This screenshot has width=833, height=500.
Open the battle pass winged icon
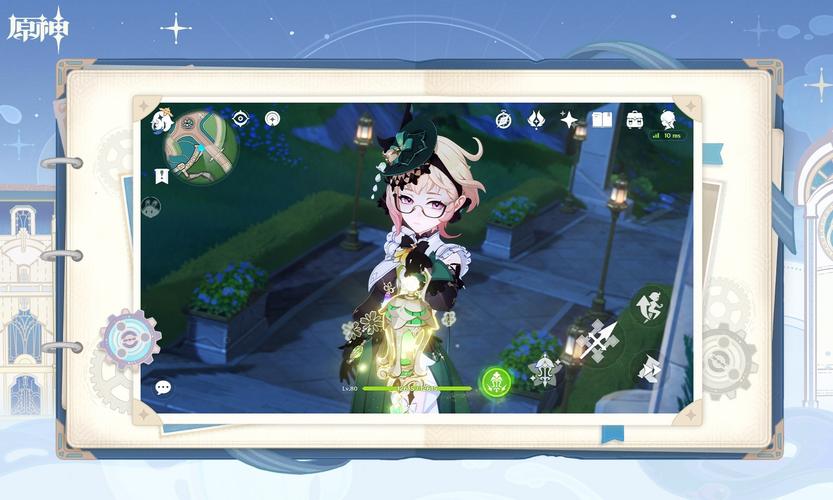click(536, 120)
